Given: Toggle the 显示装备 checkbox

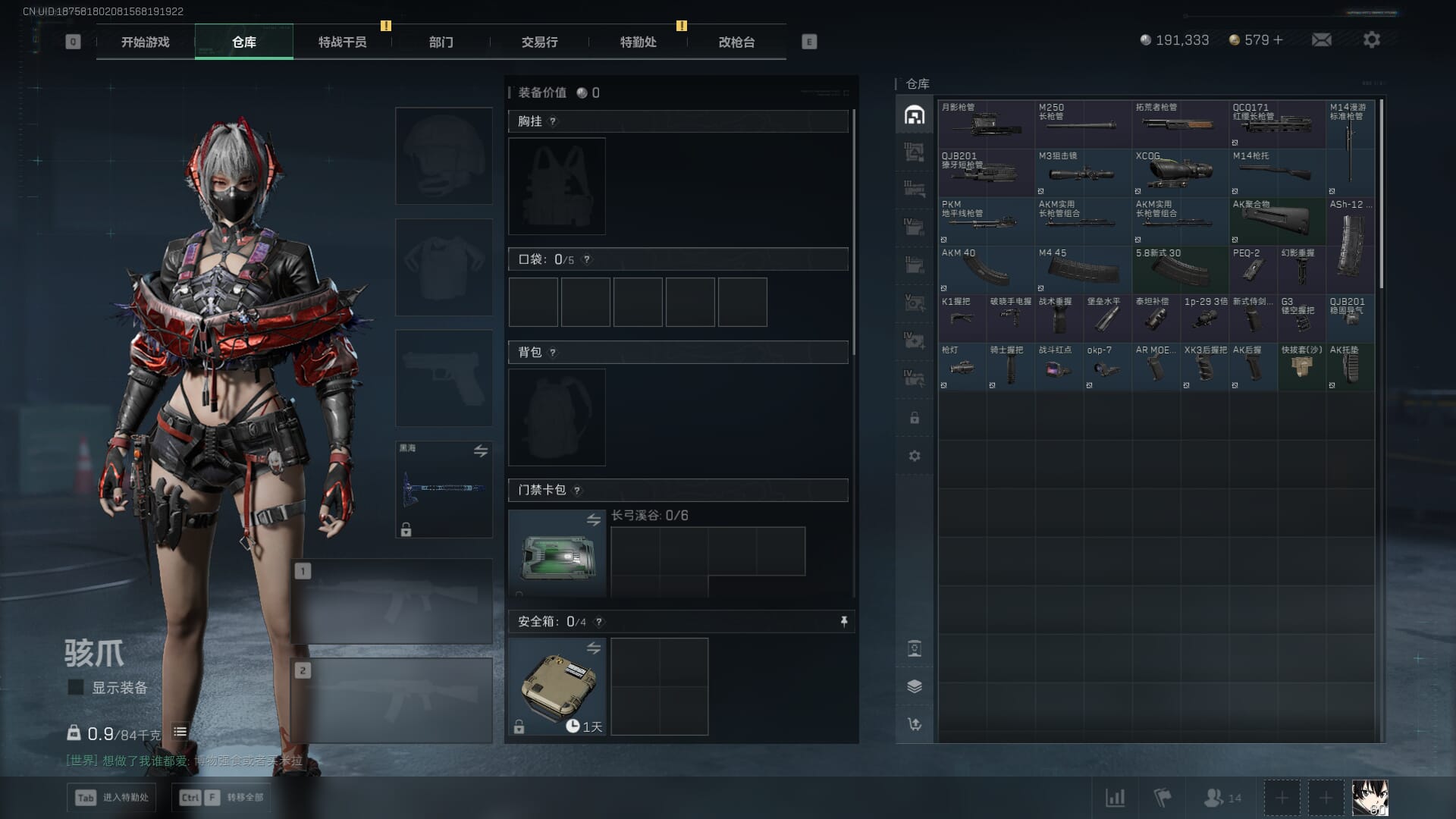Looking at the screenshot, I should [x=76, y=687].
